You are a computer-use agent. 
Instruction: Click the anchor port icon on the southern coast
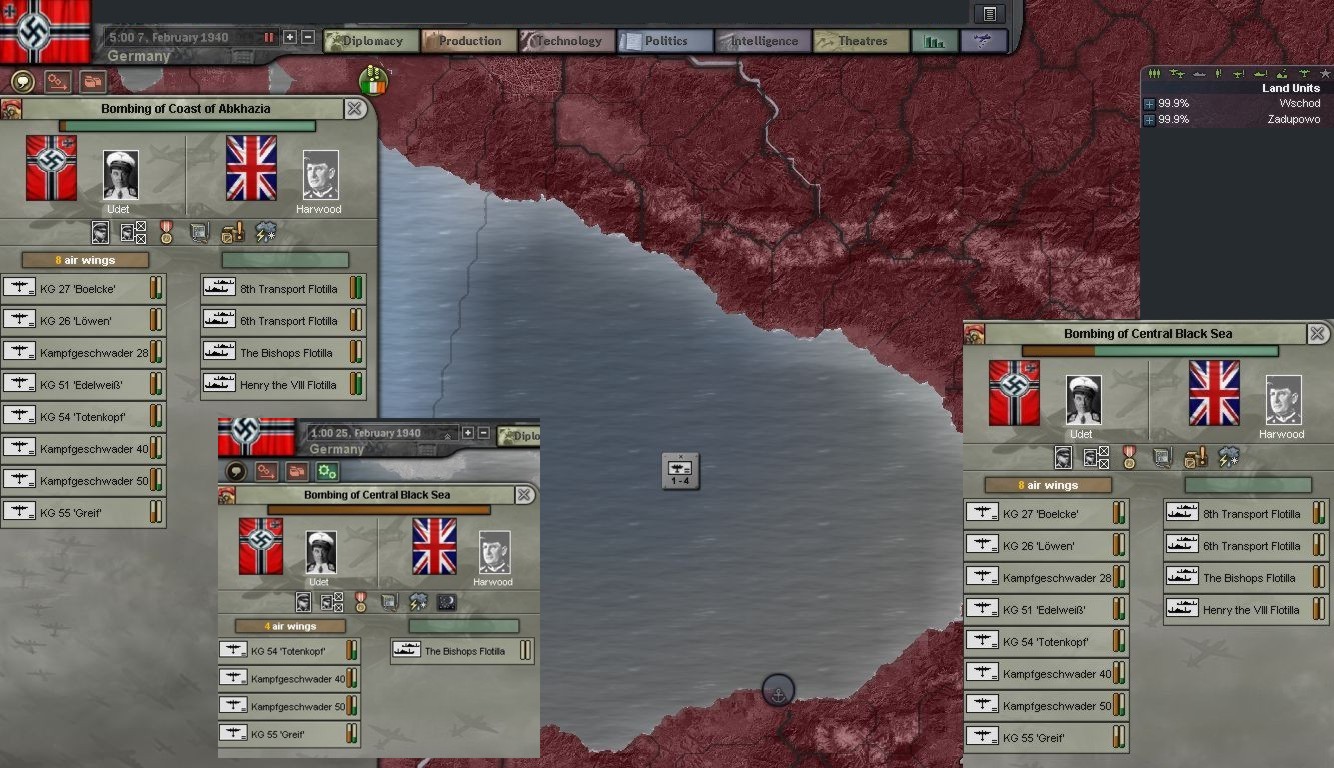coord(778,690)
